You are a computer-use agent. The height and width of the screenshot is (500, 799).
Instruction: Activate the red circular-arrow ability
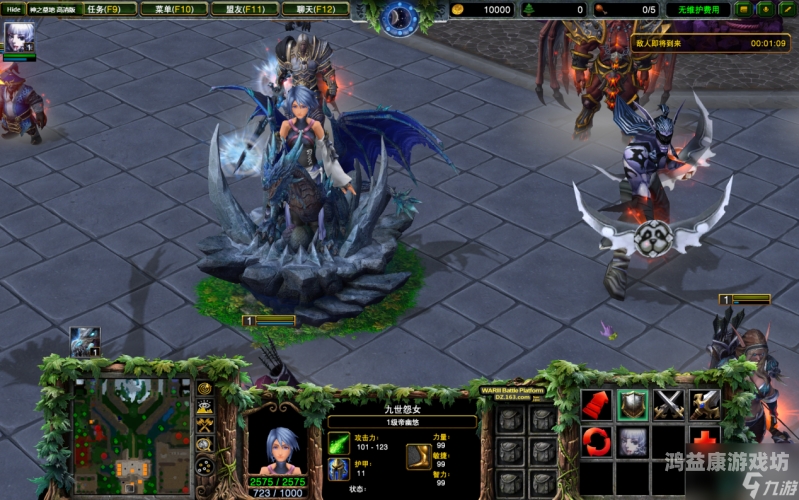[x=597, y=441]
